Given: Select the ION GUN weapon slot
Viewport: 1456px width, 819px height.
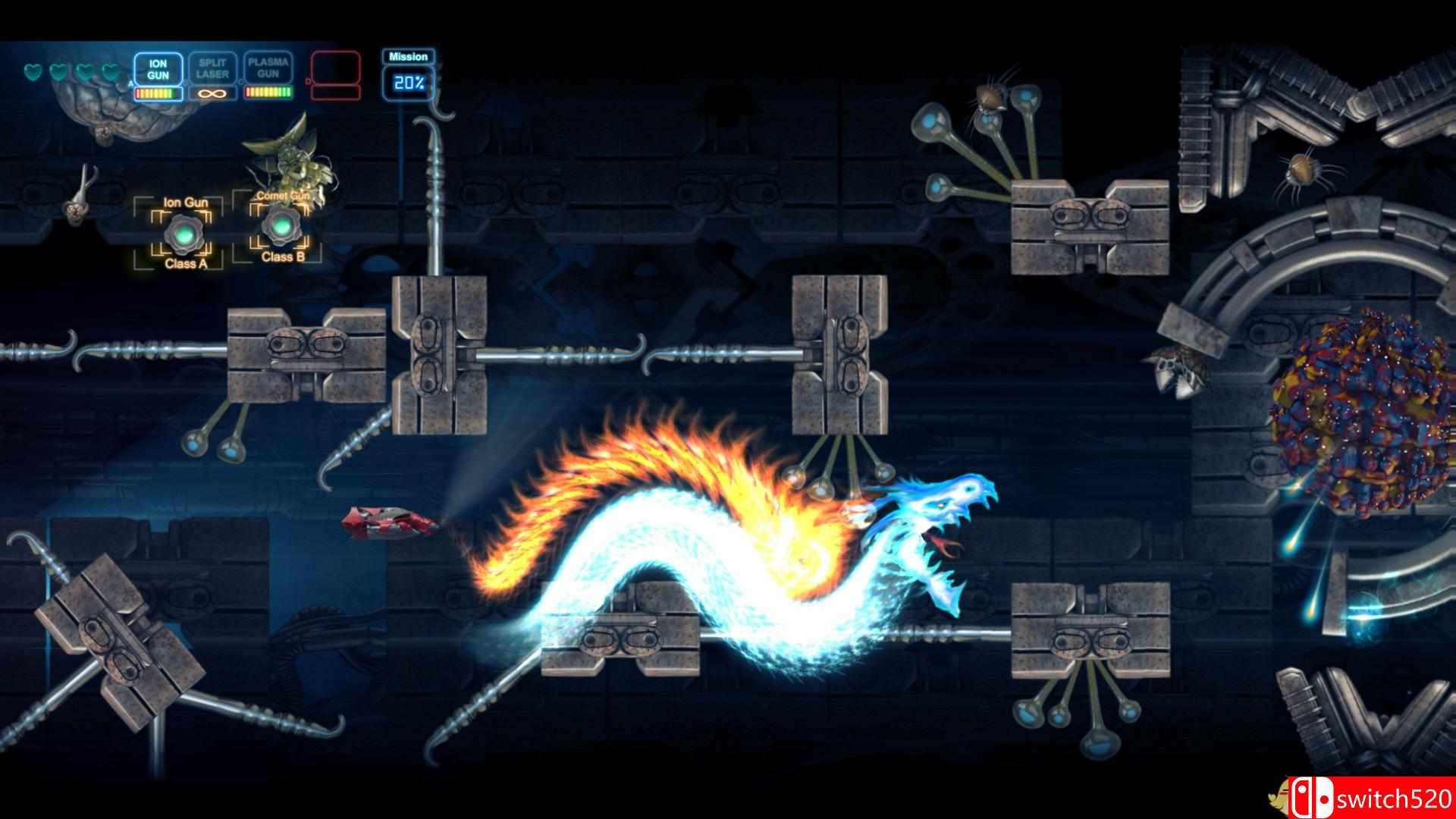Looking at the screenshot, I should click(x=158, y=68).
